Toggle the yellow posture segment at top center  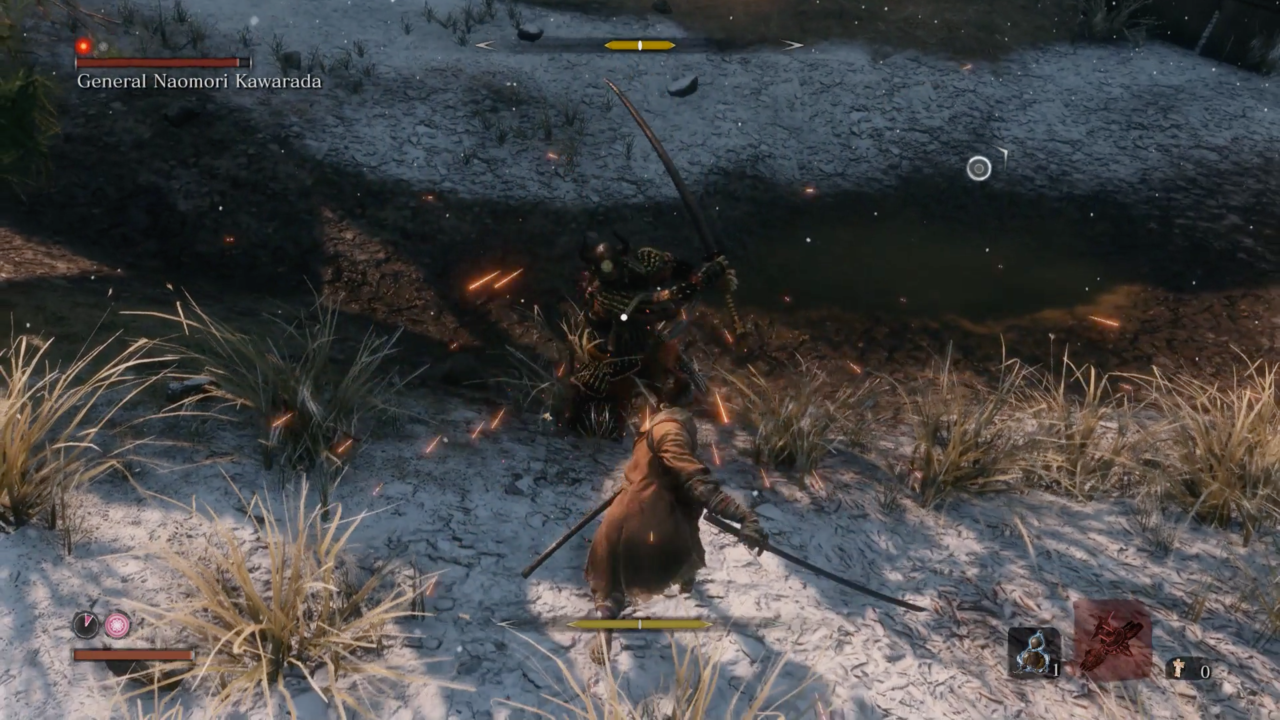[x=638, y=44]
